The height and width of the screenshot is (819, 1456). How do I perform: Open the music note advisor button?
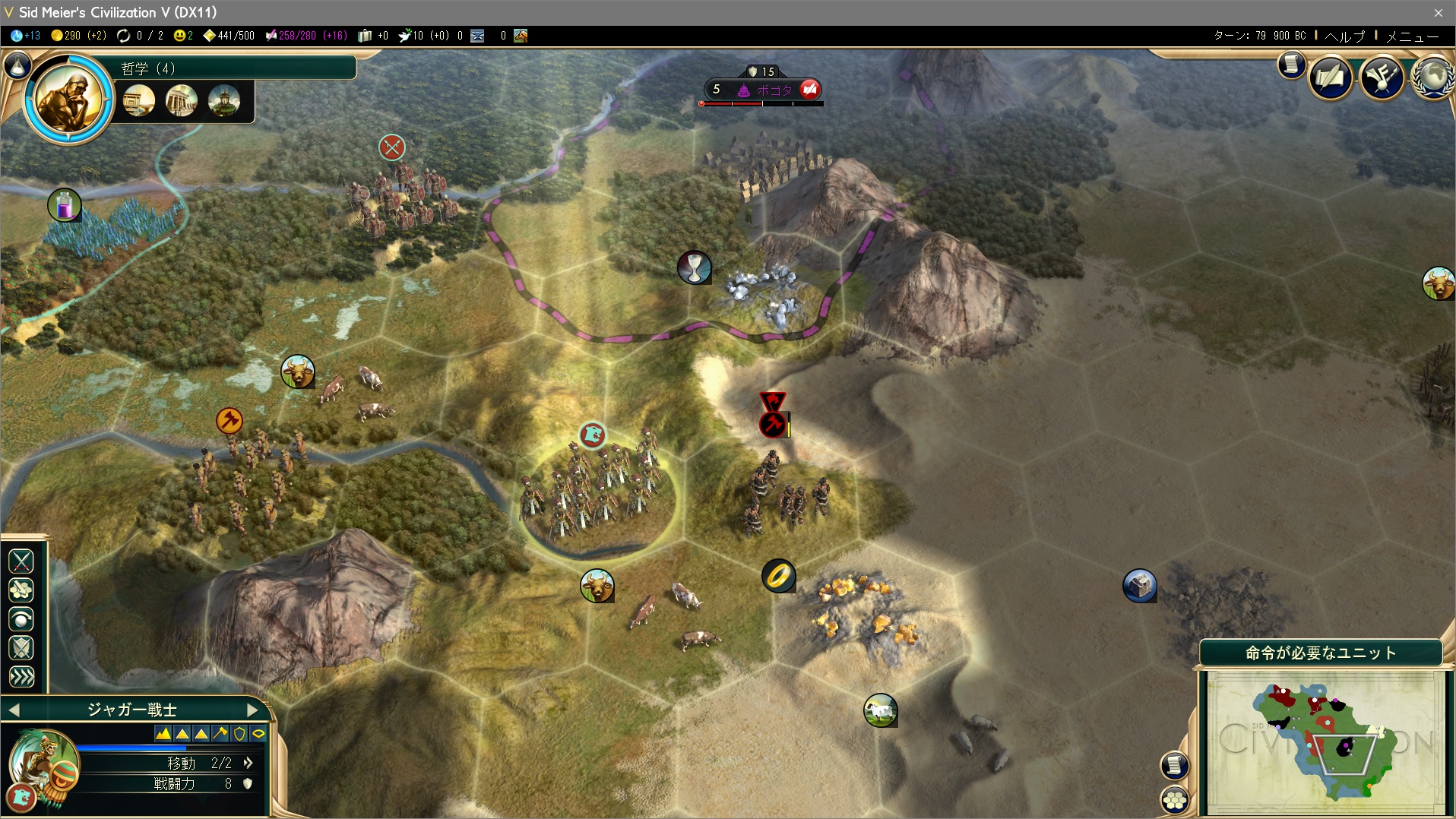pyautogui.click(x=1382, y=77)
